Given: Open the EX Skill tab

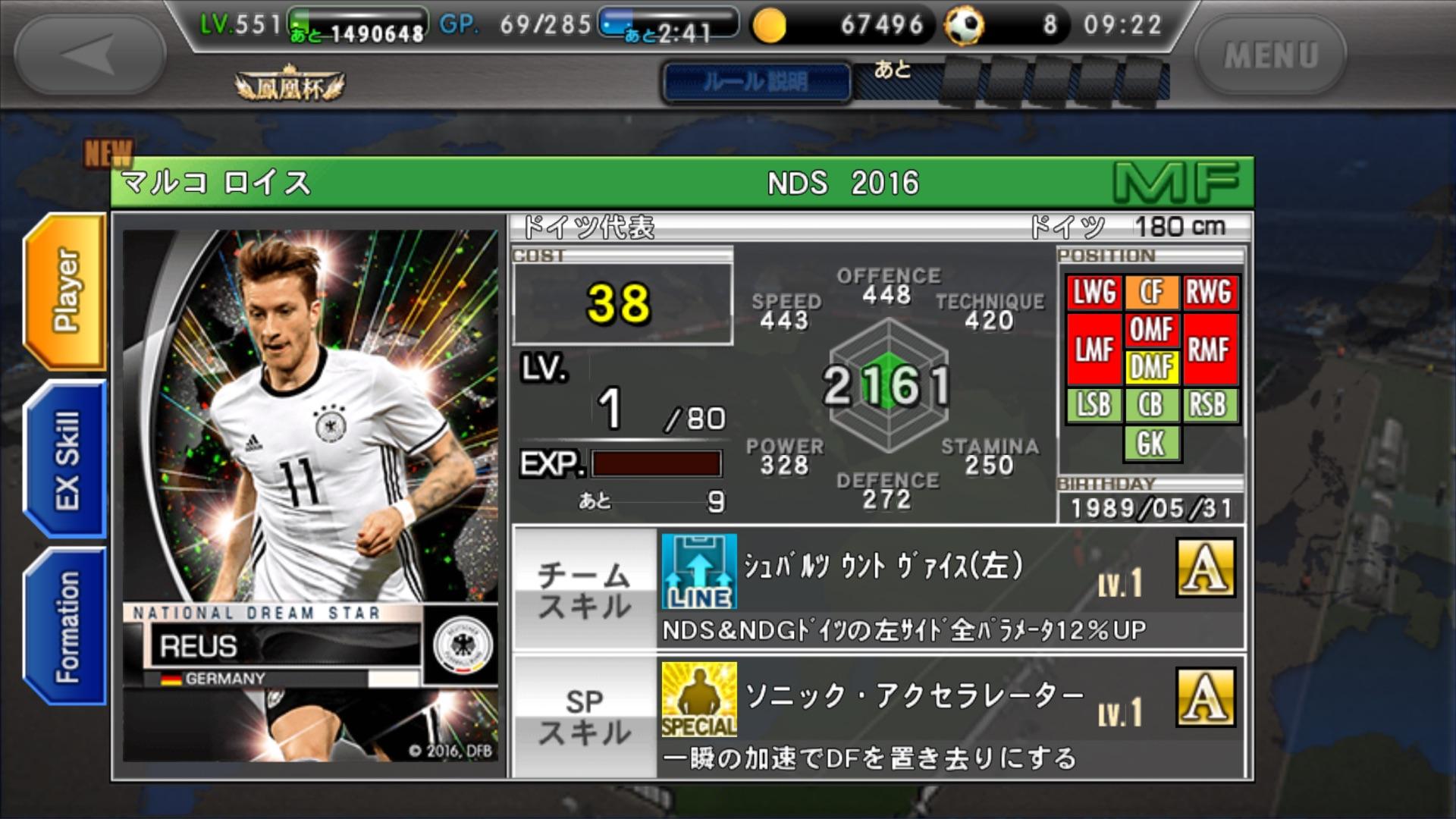Looking at the screenshot, I should click(x=67, y=460).
